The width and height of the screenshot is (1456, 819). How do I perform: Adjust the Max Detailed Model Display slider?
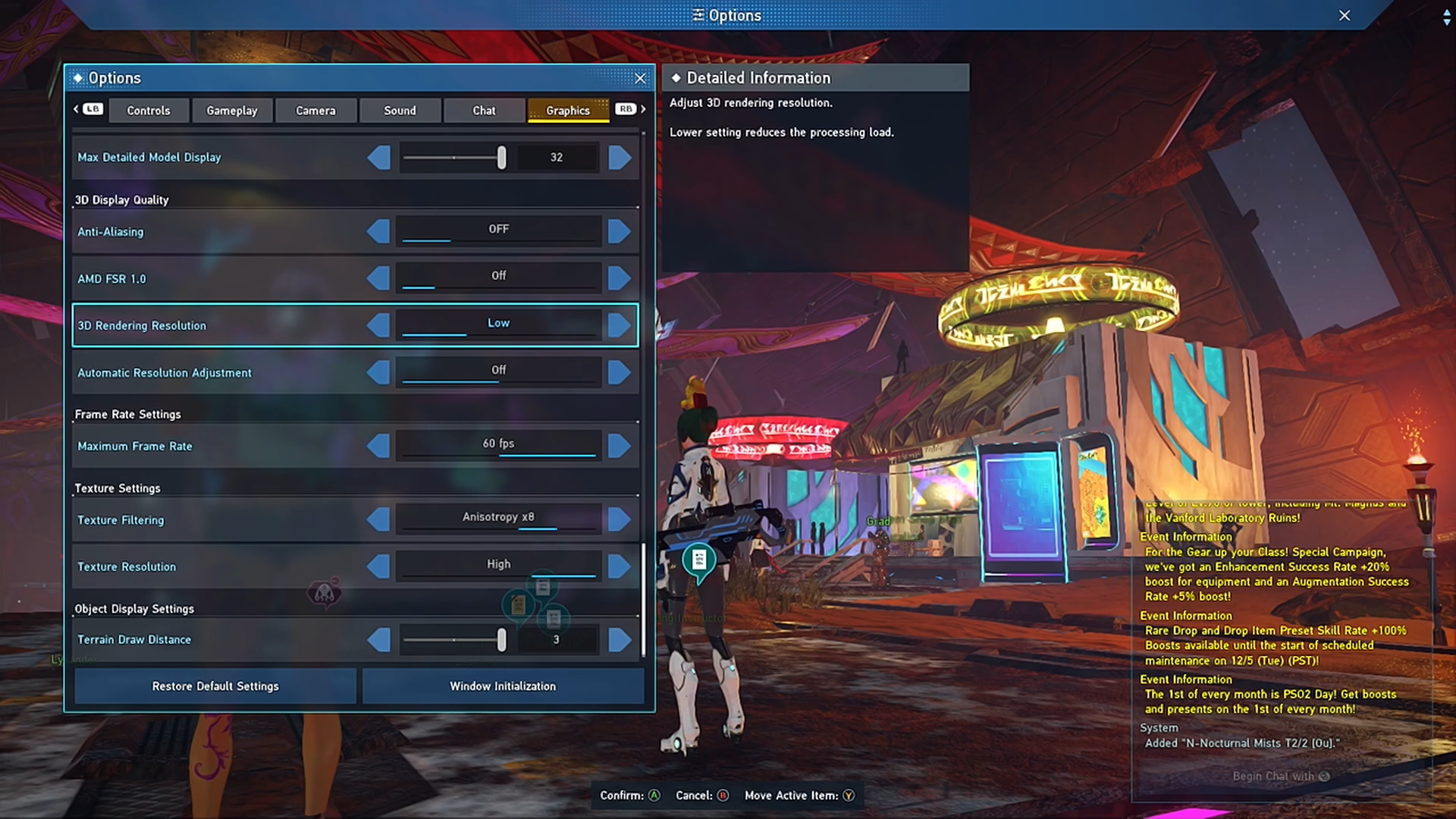[501, 158]
